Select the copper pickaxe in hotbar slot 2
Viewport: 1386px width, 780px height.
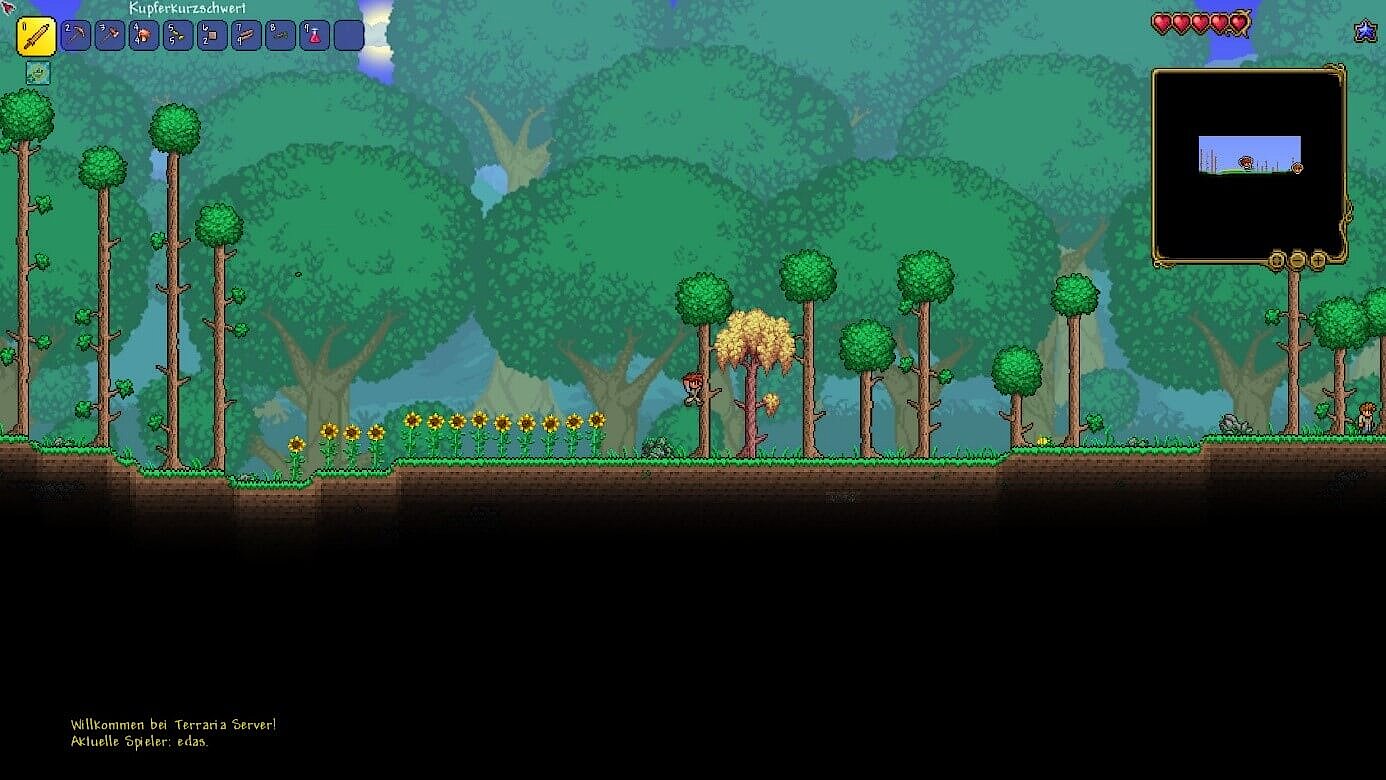click(75, 35)
